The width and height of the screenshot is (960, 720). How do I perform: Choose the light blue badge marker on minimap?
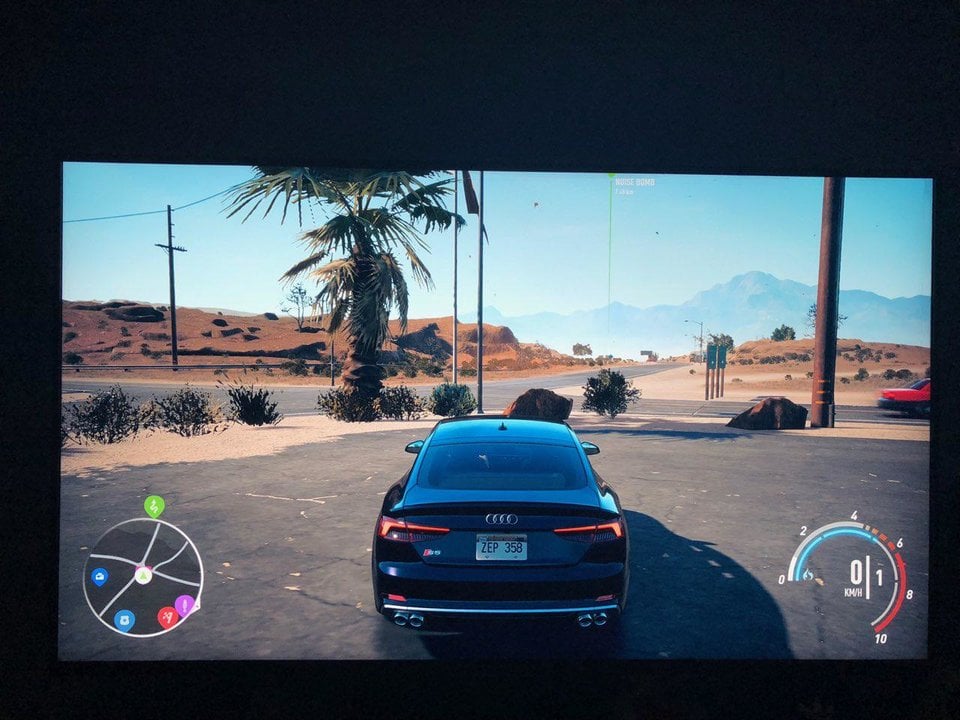pyautogui.click(x=125, y=620)
